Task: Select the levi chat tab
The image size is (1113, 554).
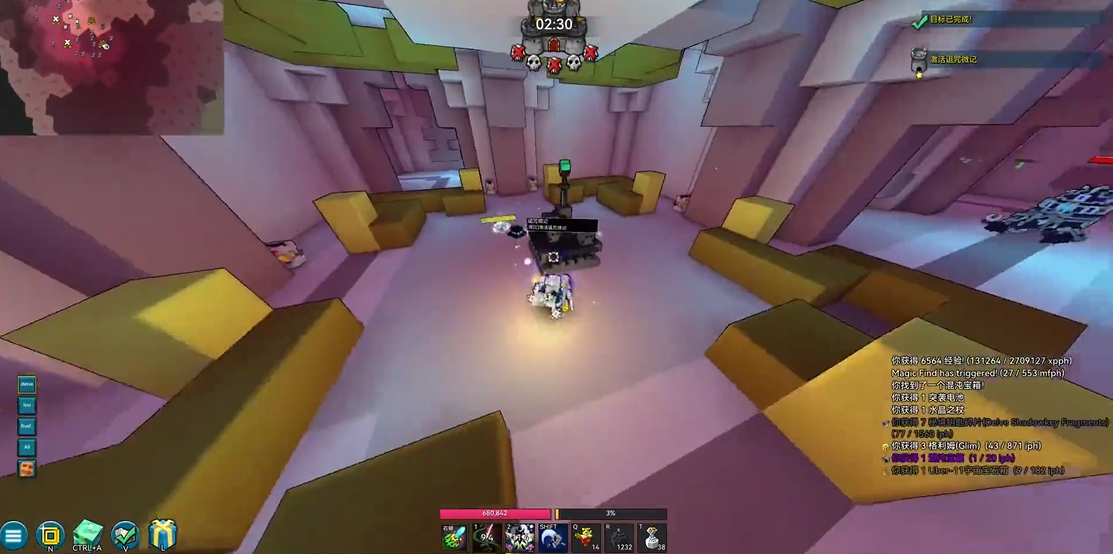Action: (x=27, y=405)
